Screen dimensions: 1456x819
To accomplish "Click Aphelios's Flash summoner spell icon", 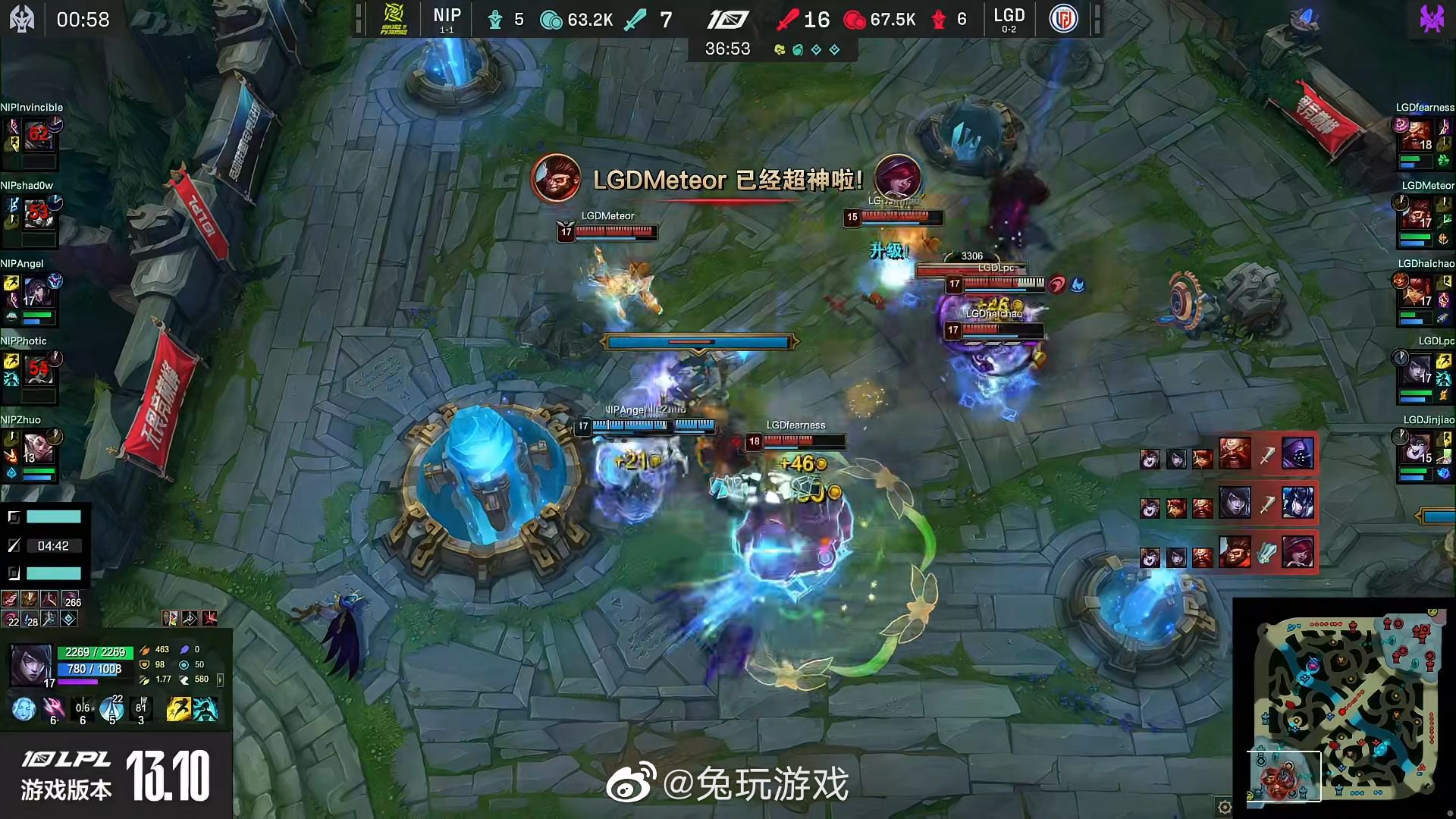I will tap(179, 709).
